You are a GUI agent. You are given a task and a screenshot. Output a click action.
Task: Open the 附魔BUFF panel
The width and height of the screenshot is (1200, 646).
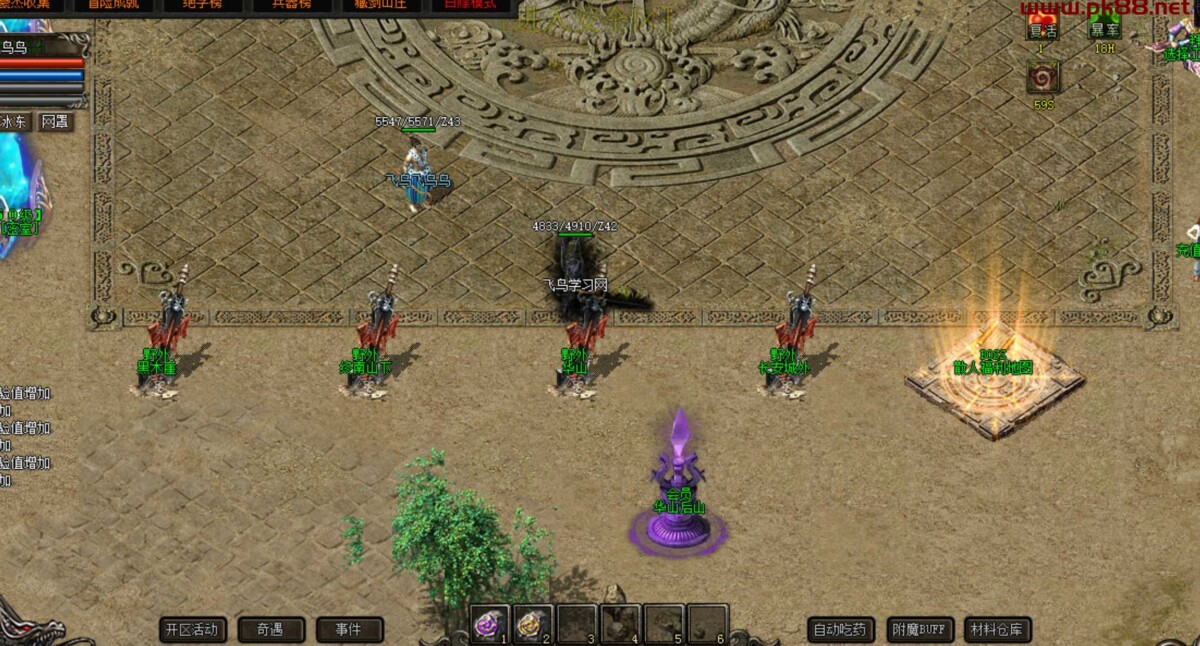pos(919,630)
